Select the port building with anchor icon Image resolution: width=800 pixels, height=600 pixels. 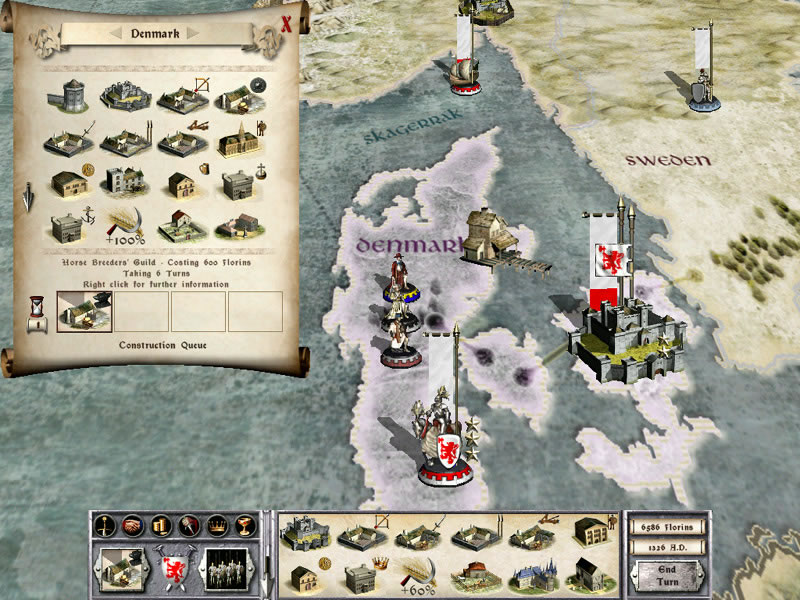coord(70,226)
